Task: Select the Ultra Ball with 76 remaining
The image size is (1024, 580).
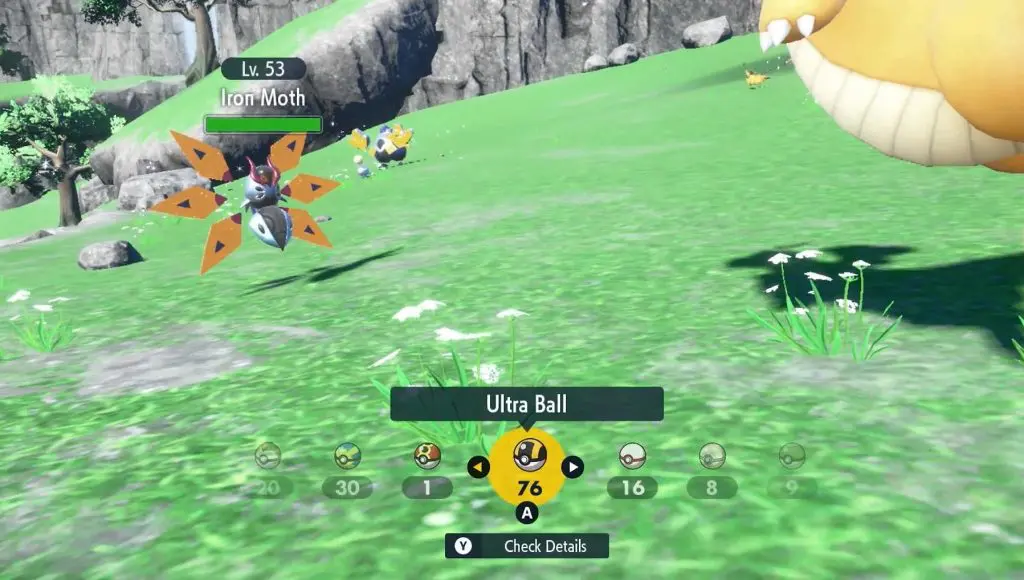Action: click(527, 466)
